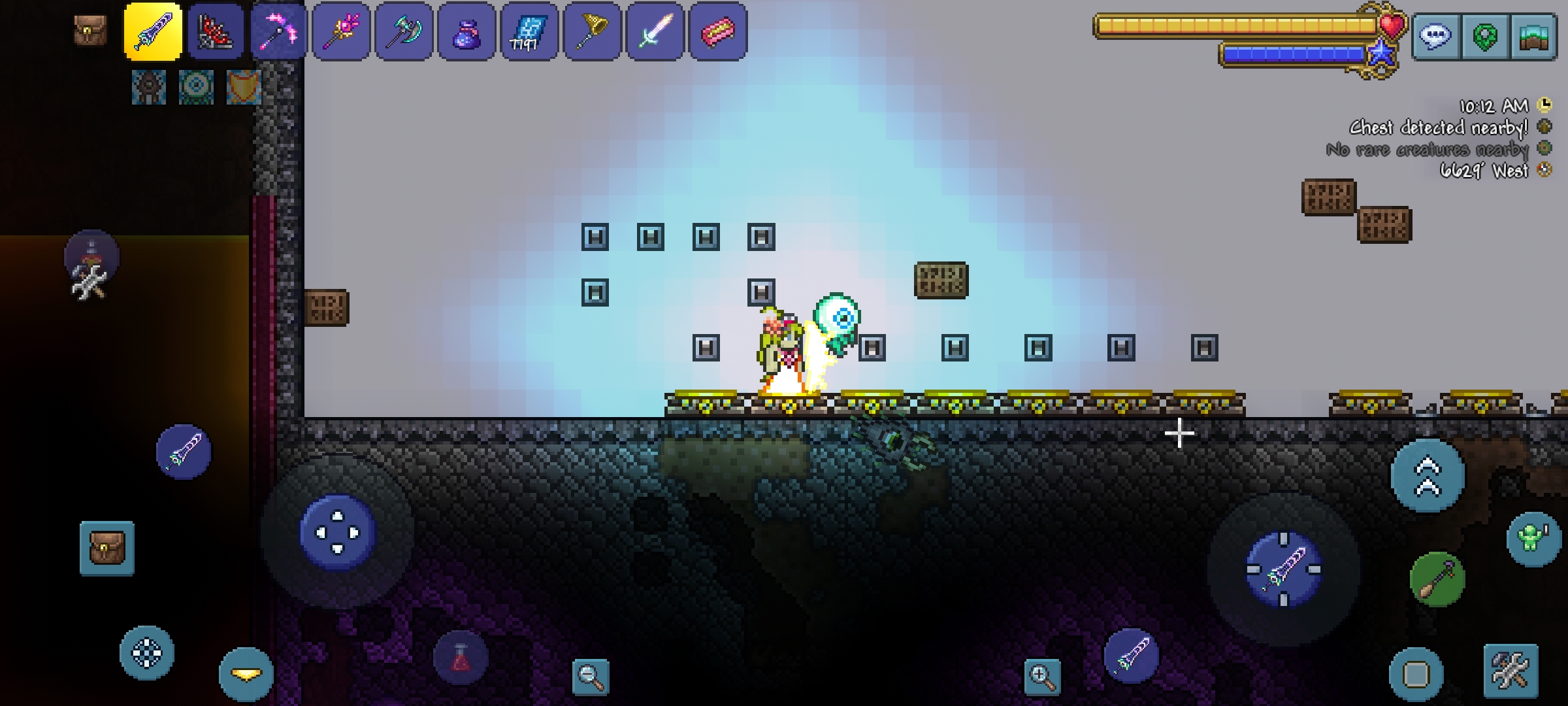Choose the pink gem staff hotbar slot
Screen dimensions: 1568x706
[x=341, y=31]
